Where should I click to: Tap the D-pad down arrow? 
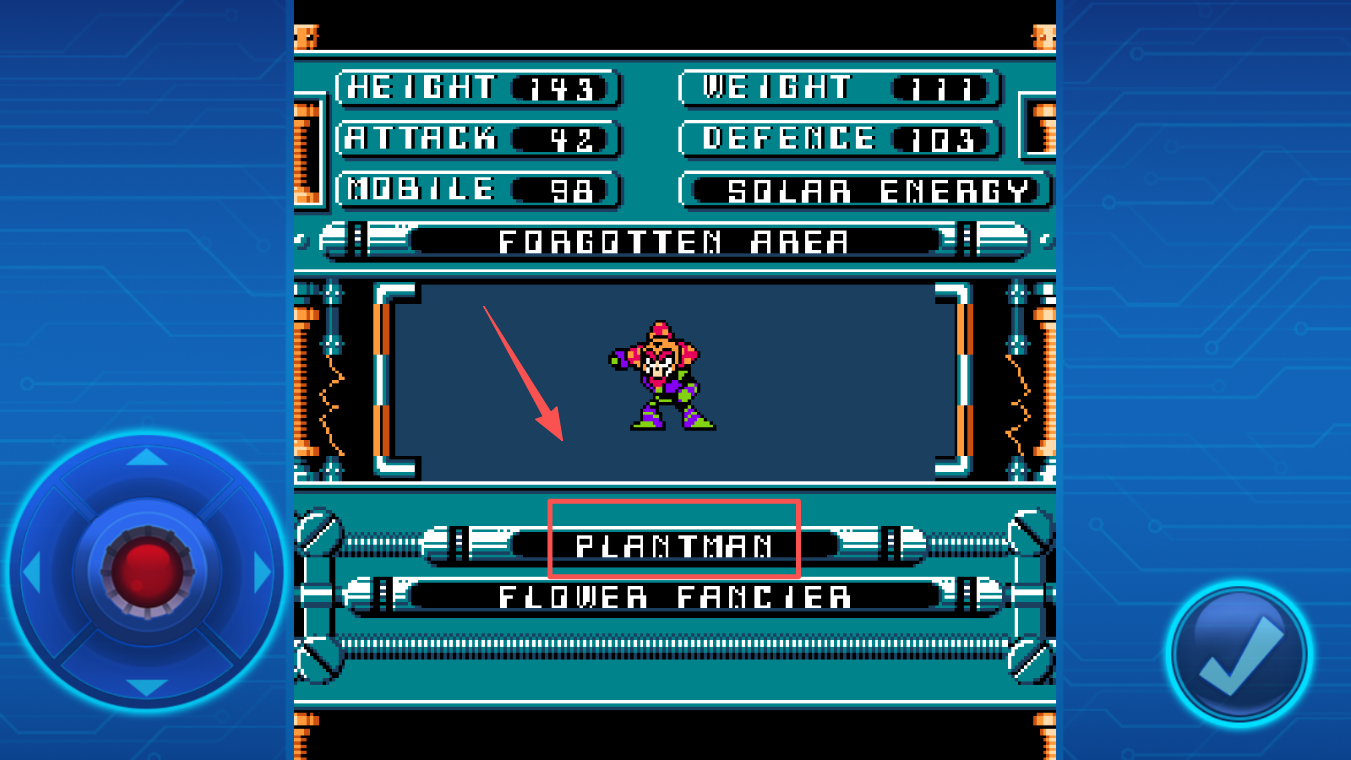click(147, 687)
